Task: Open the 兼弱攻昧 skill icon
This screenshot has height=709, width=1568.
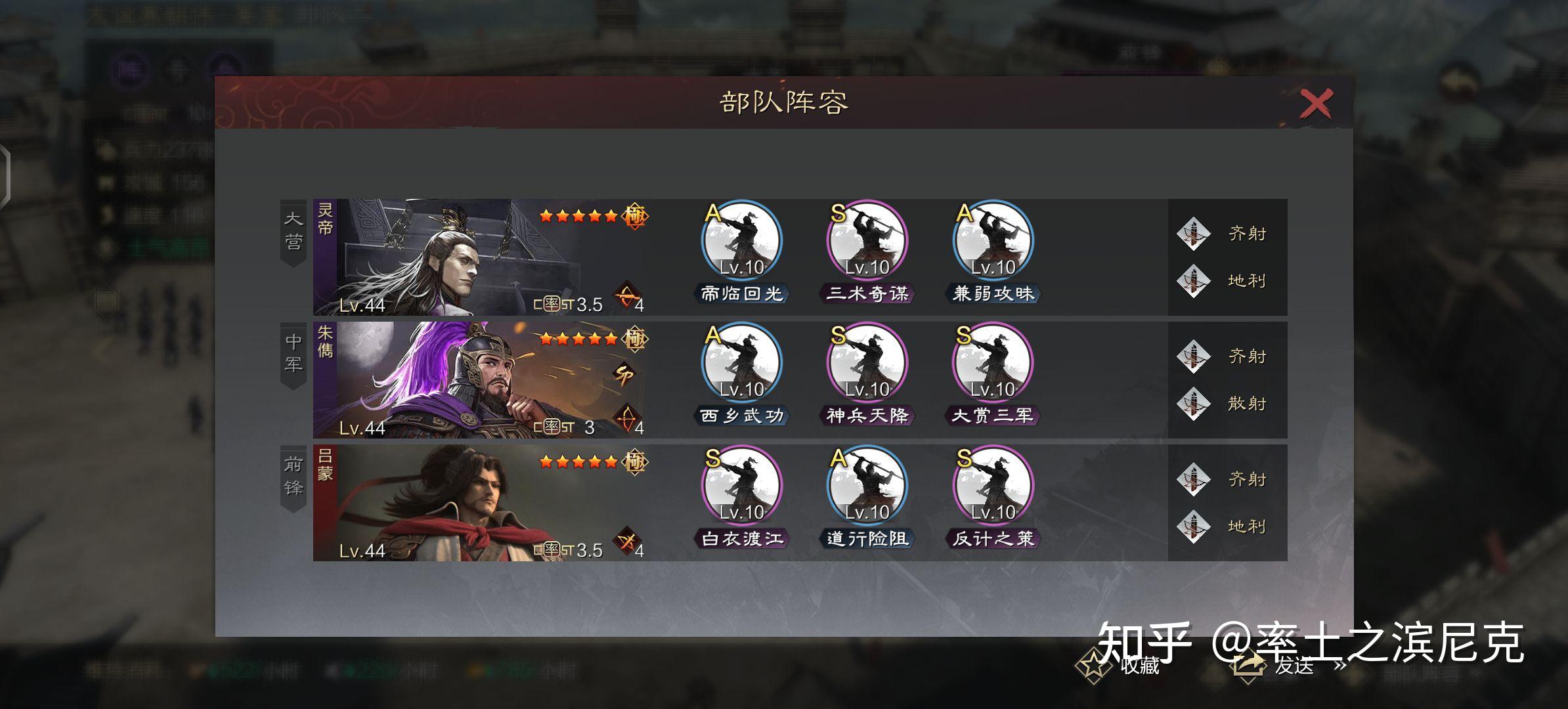Action: click(x=993, y=242)
